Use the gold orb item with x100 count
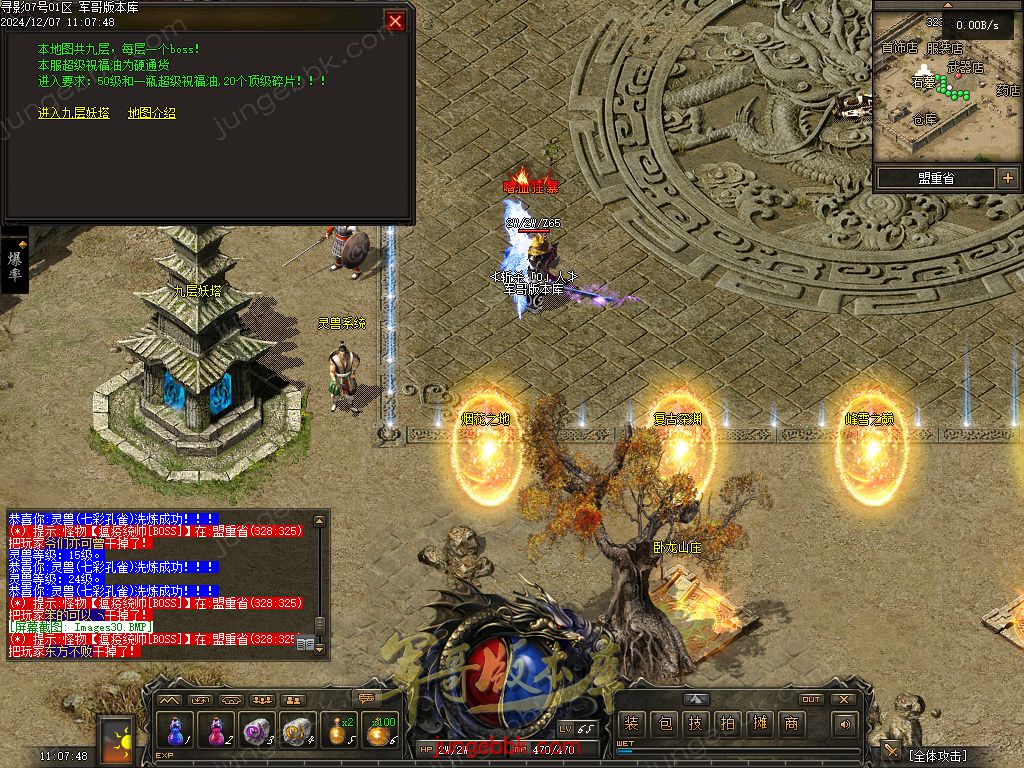Screen dimensions: 1024x768 coord(380,729)
